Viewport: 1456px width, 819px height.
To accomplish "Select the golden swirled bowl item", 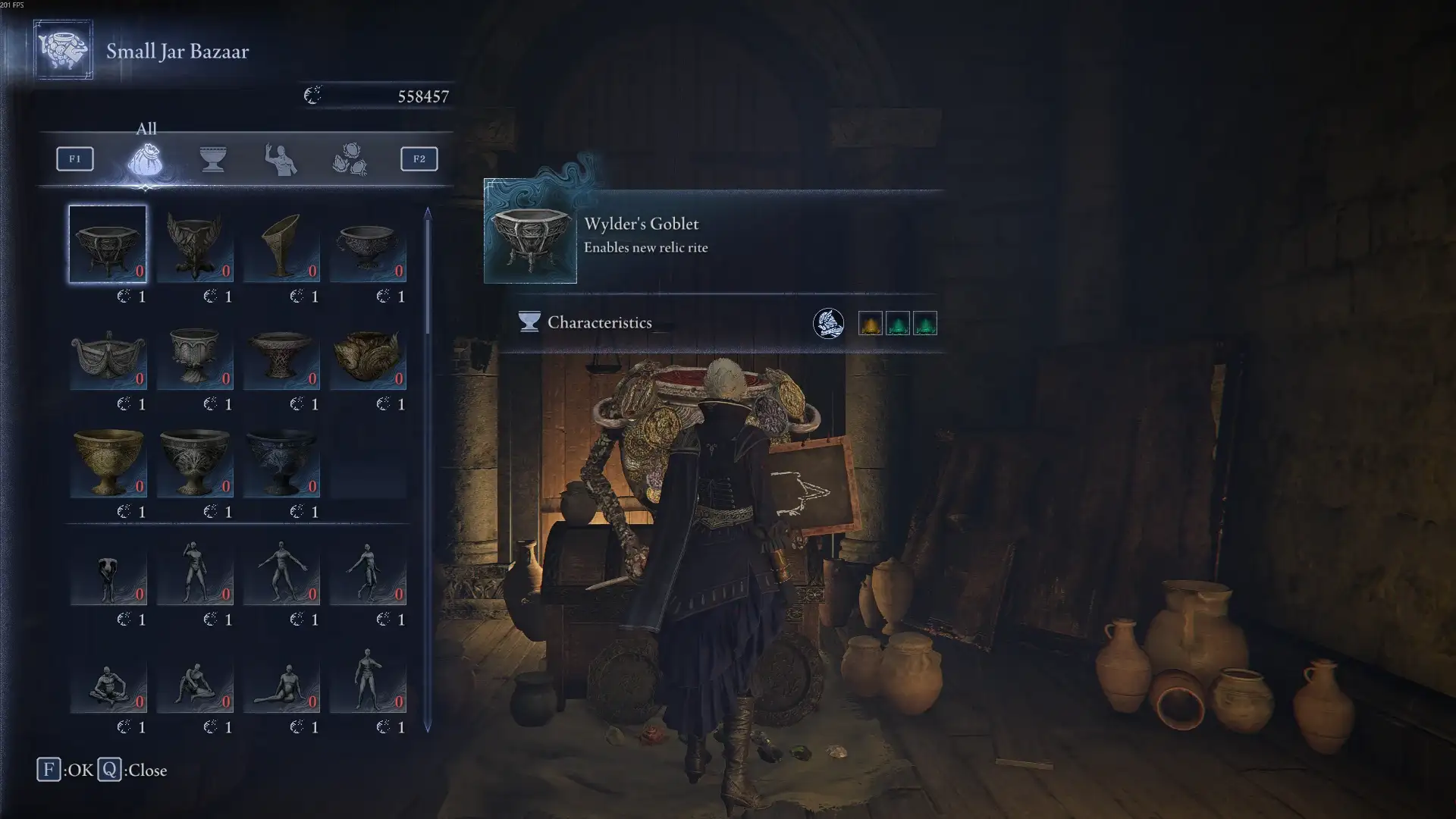I will (x=368, y=355).
